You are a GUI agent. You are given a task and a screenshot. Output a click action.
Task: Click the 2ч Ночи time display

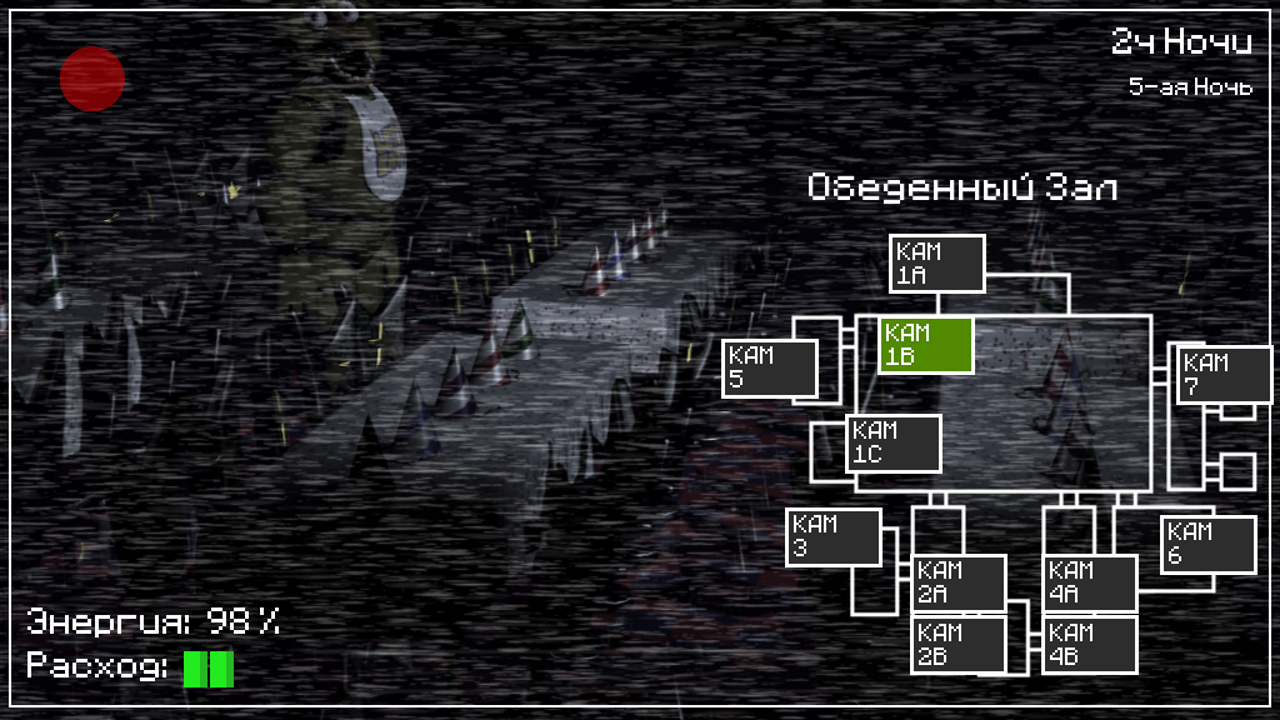(1183, 42)
